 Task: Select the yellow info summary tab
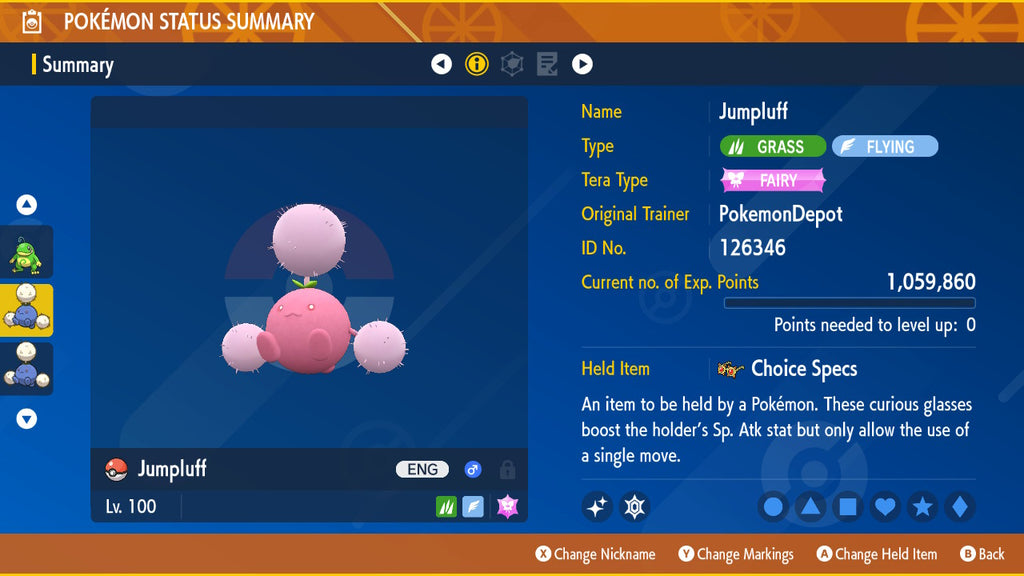click(477, 65)
